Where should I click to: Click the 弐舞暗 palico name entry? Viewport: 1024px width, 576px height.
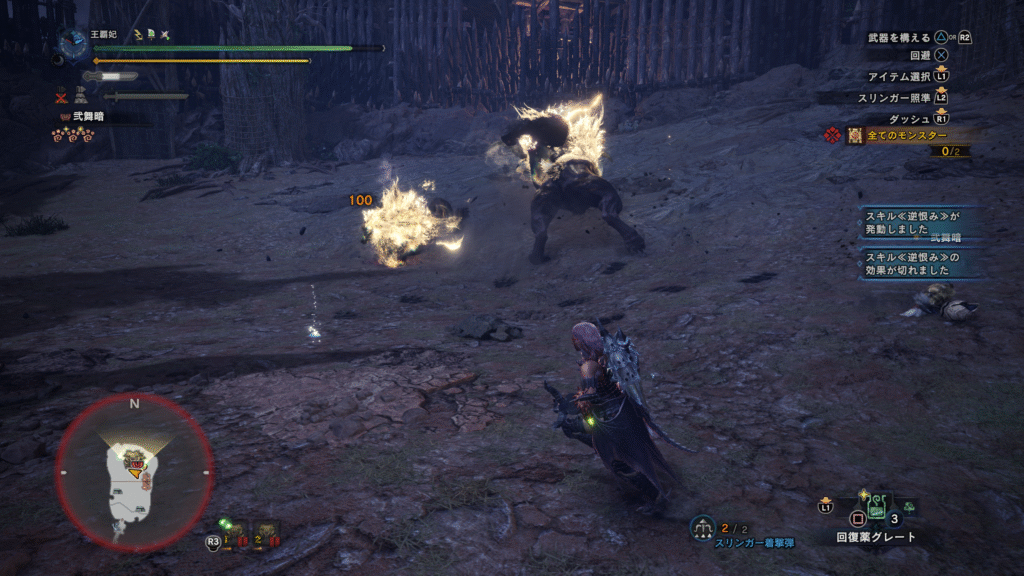point(88,117)
